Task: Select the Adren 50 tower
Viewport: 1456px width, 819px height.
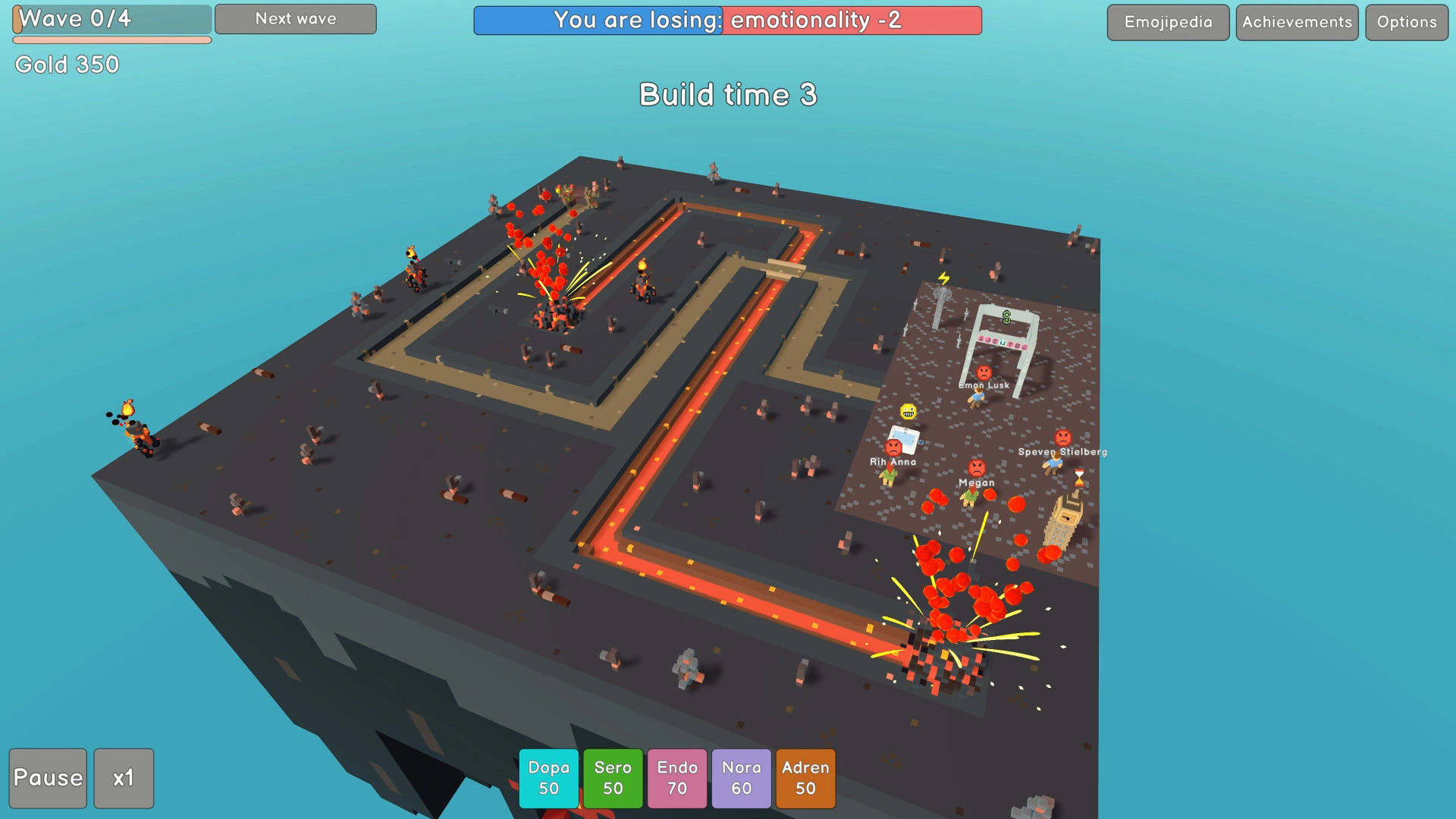Action: pos(805,778)
